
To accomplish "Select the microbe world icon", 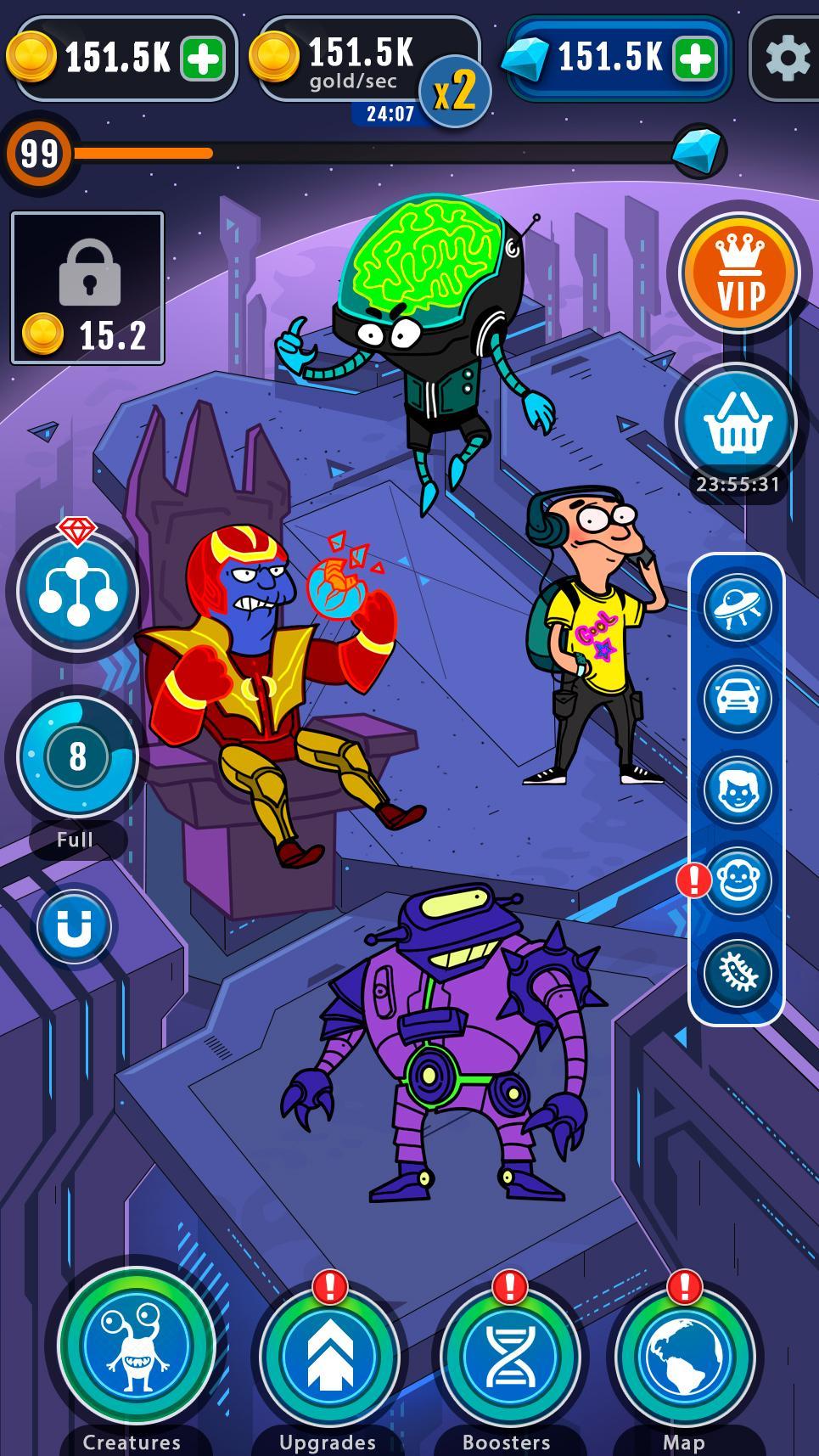I will [737, 972].
